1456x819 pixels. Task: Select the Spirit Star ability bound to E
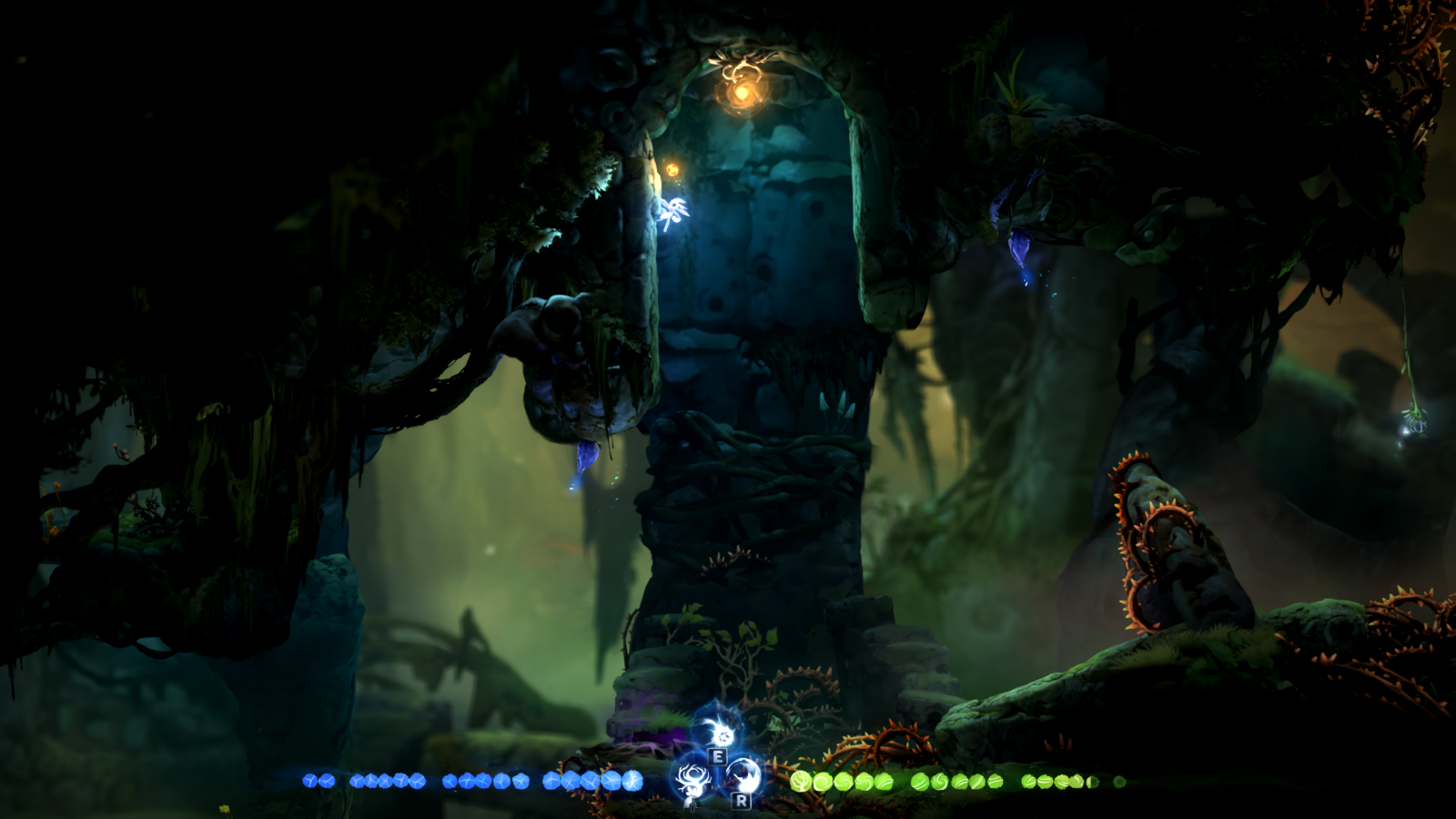coord(723,735)
